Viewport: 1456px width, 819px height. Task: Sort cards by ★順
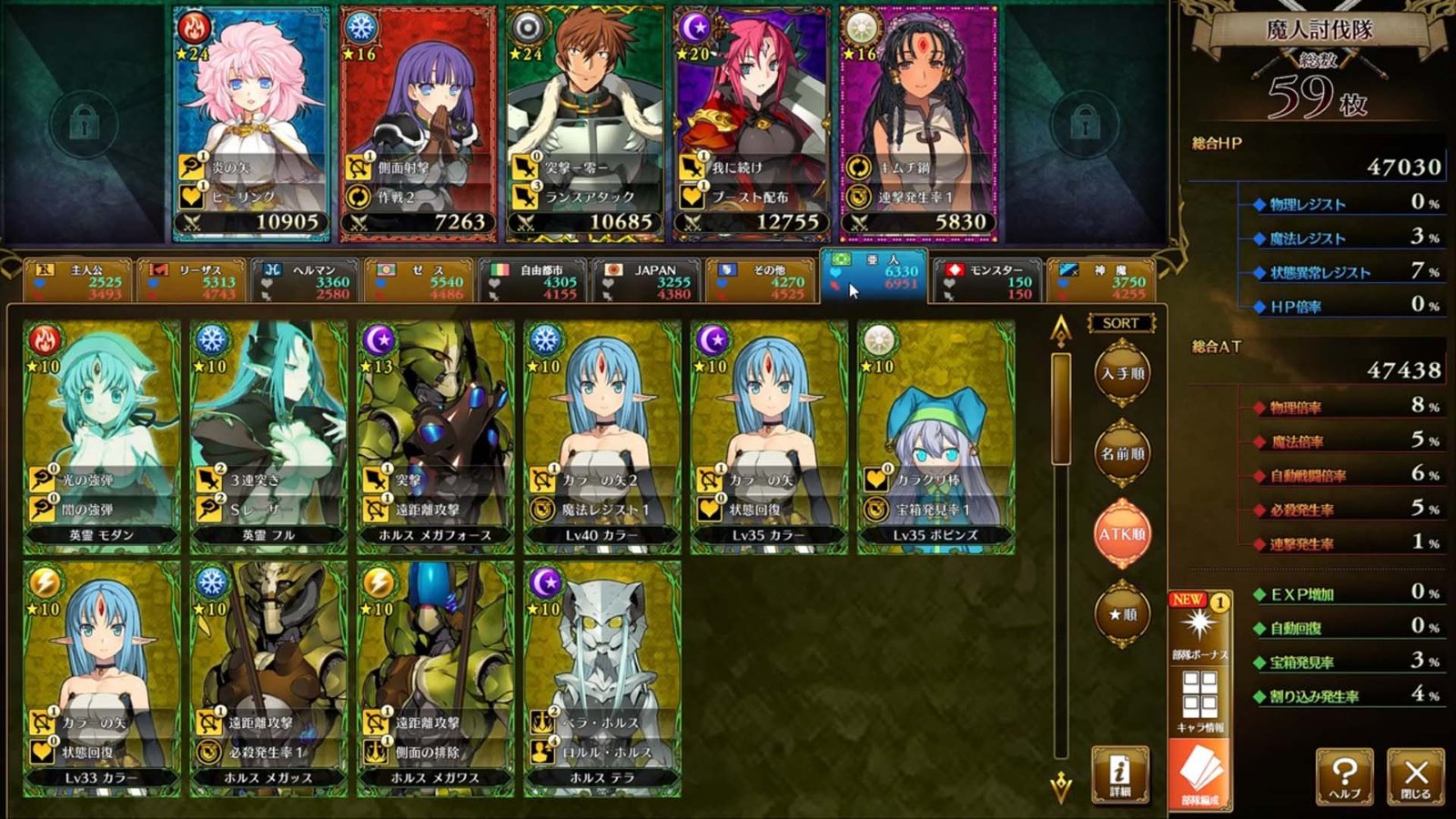[1121, 614]
